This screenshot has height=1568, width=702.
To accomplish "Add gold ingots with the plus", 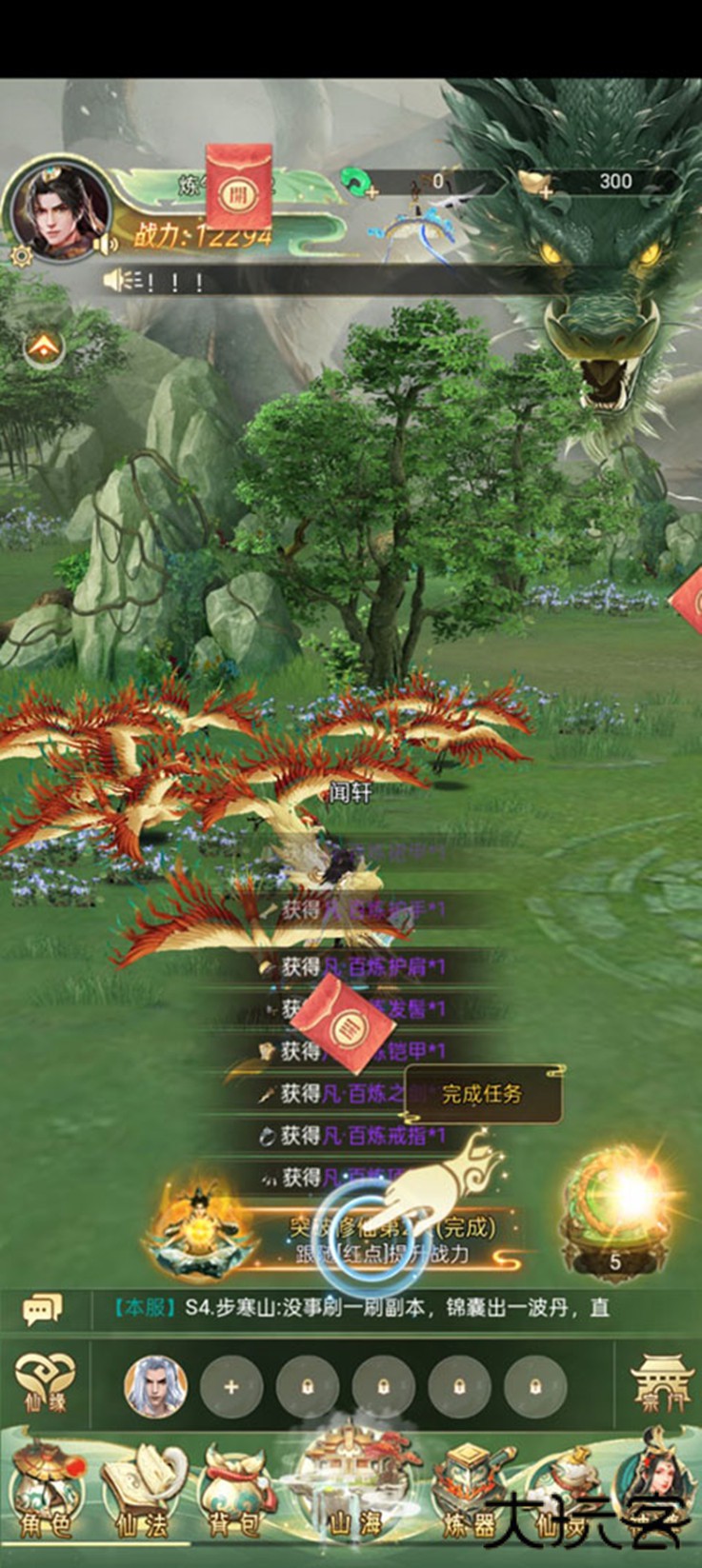I will click(x=545, y=191).
